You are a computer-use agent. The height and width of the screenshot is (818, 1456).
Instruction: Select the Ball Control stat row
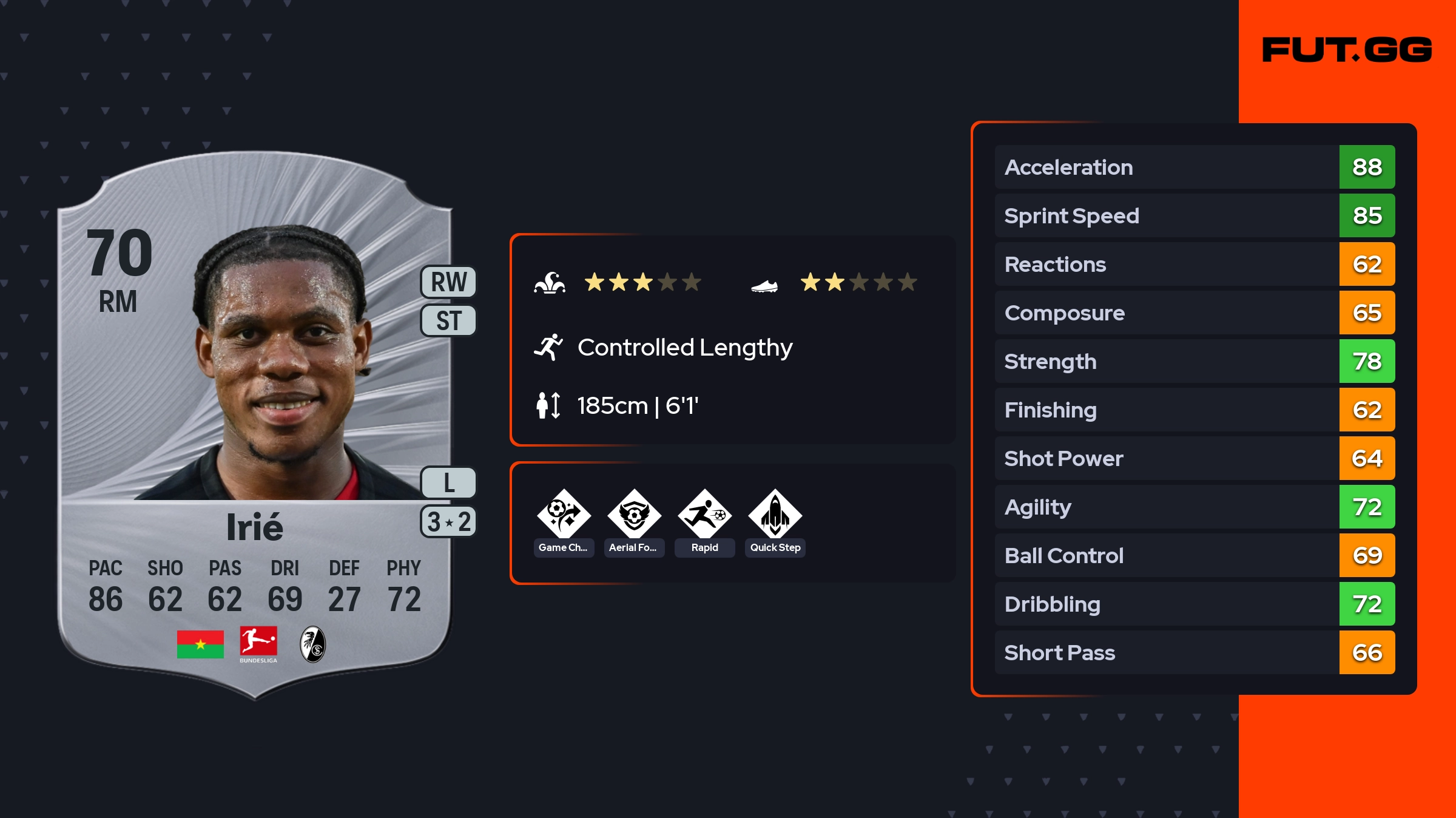click(x=1194, y=555)
